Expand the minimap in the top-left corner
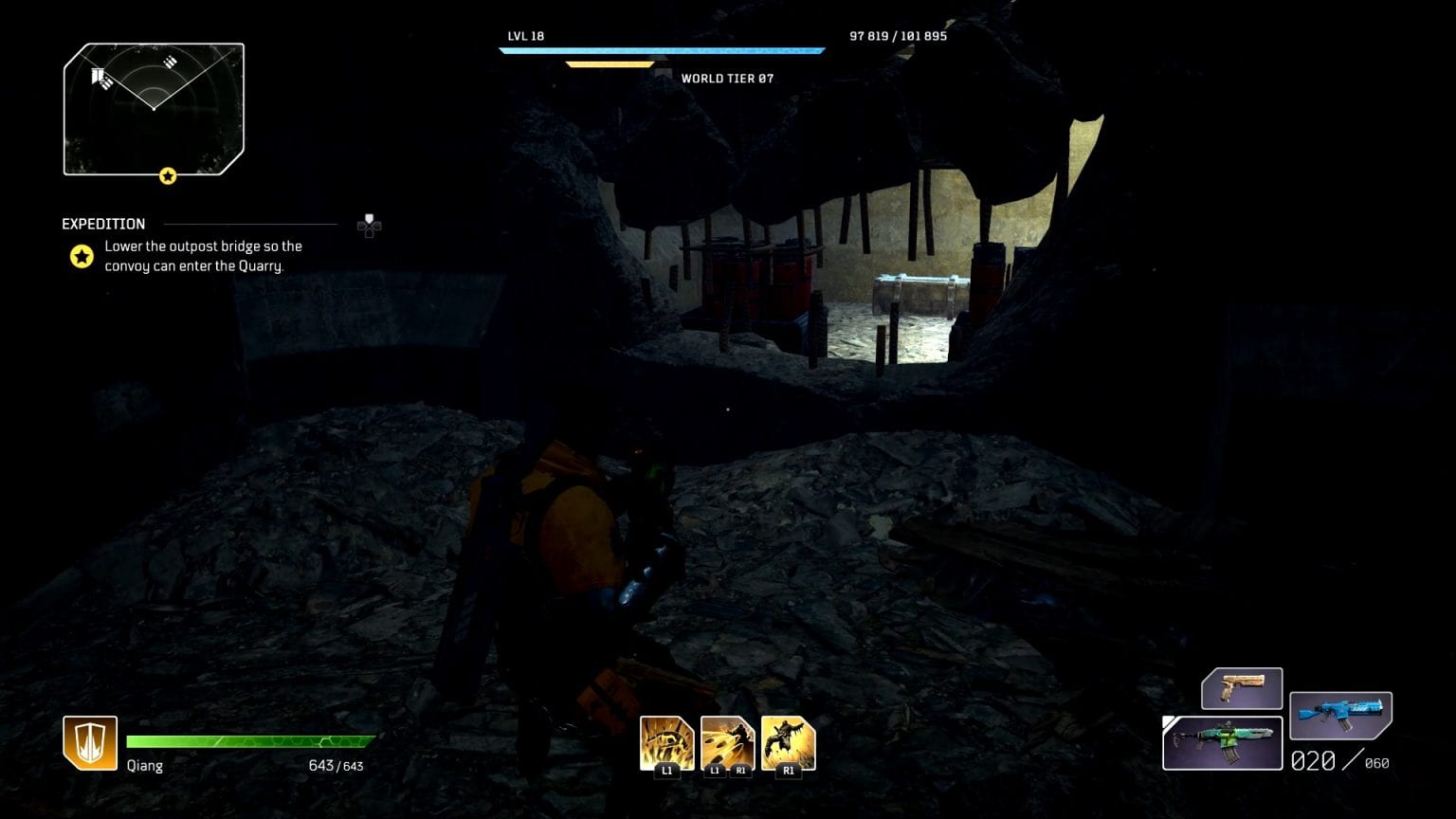Screen dimensions: 1456x819 click(154, 109)
